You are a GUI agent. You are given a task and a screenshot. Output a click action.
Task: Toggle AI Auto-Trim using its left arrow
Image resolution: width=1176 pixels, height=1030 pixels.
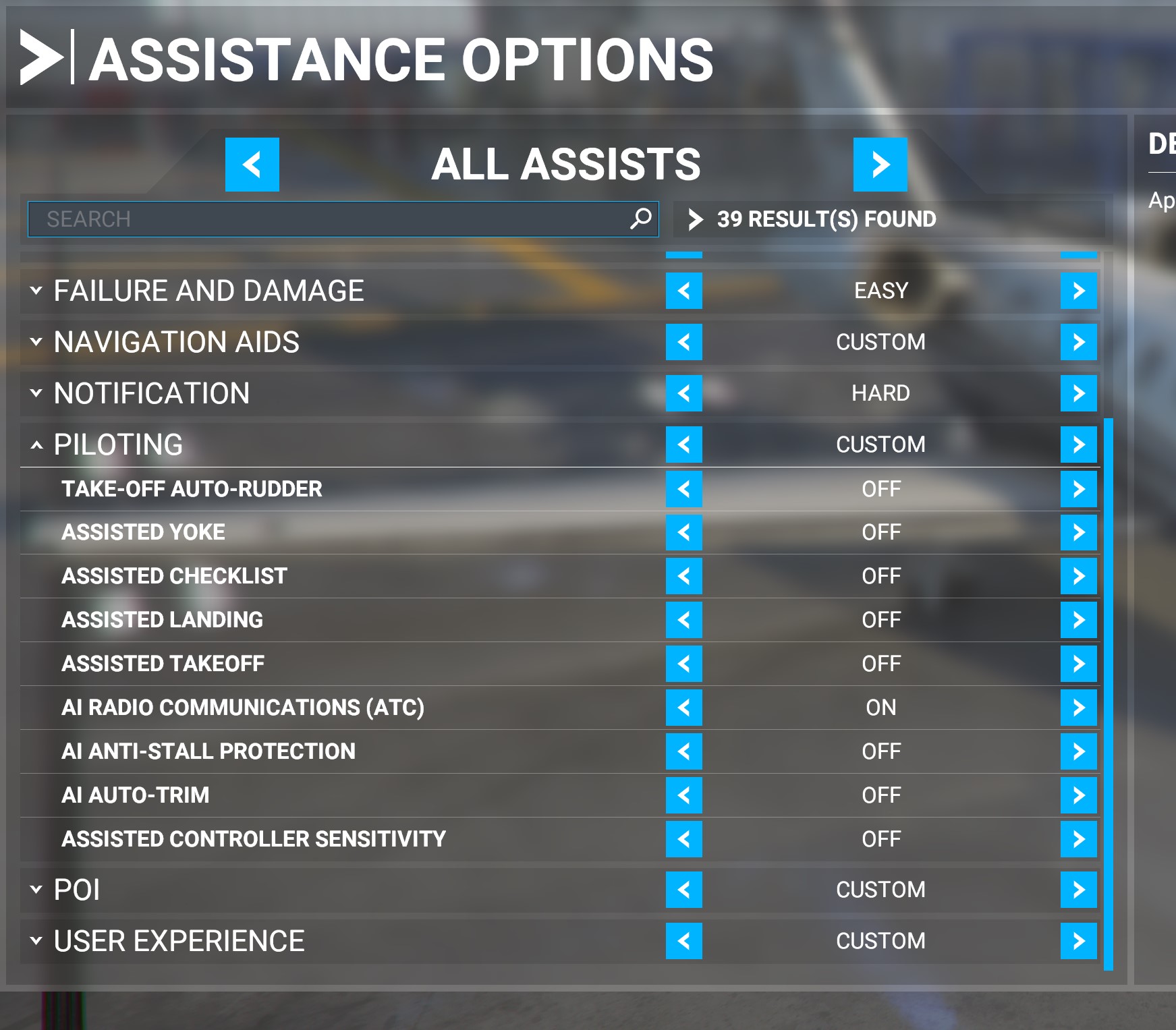(x=683, y=795)
